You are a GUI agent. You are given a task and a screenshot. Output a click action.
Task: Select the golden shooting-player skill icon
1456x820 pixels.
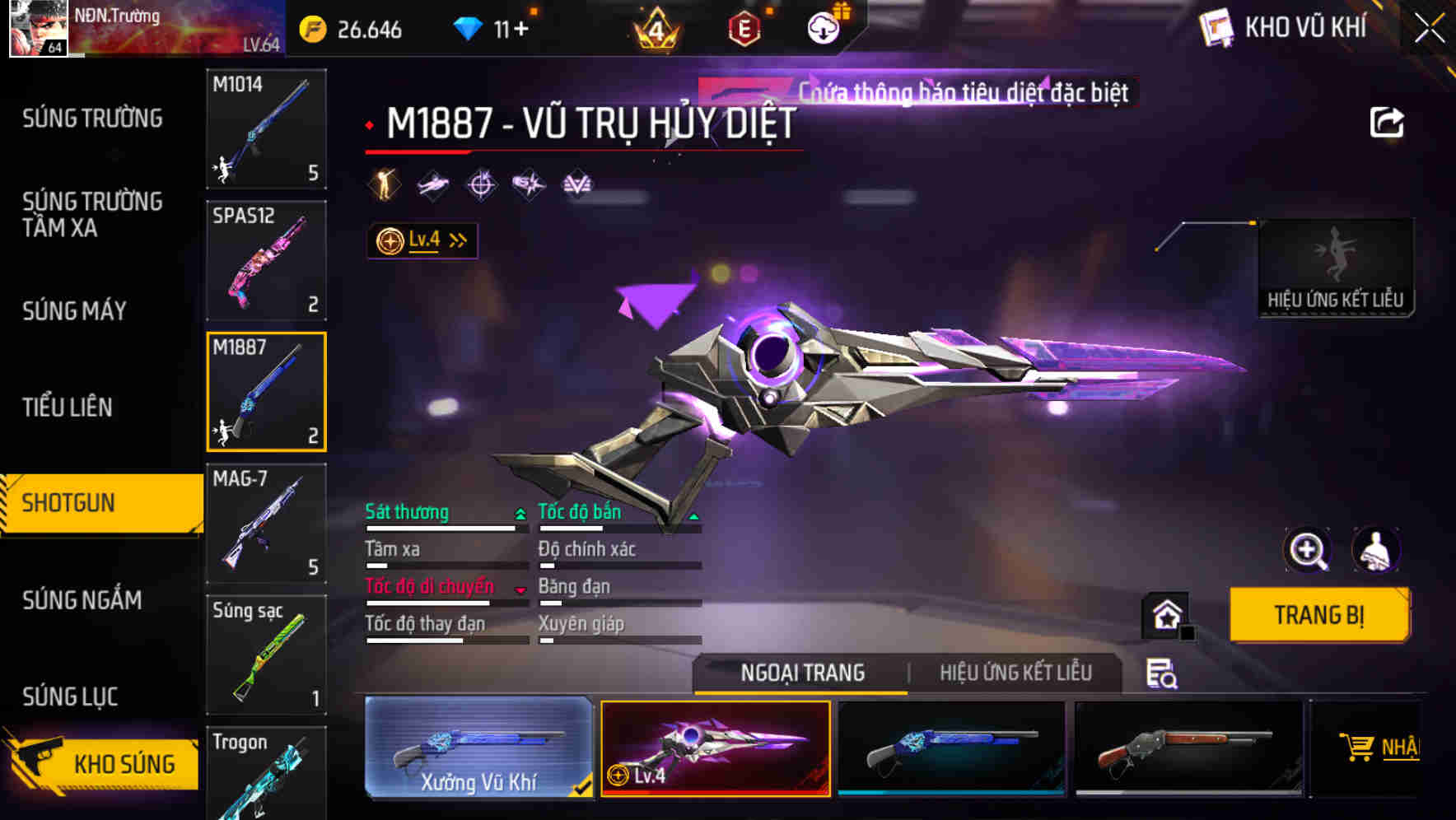pos(384,184)
